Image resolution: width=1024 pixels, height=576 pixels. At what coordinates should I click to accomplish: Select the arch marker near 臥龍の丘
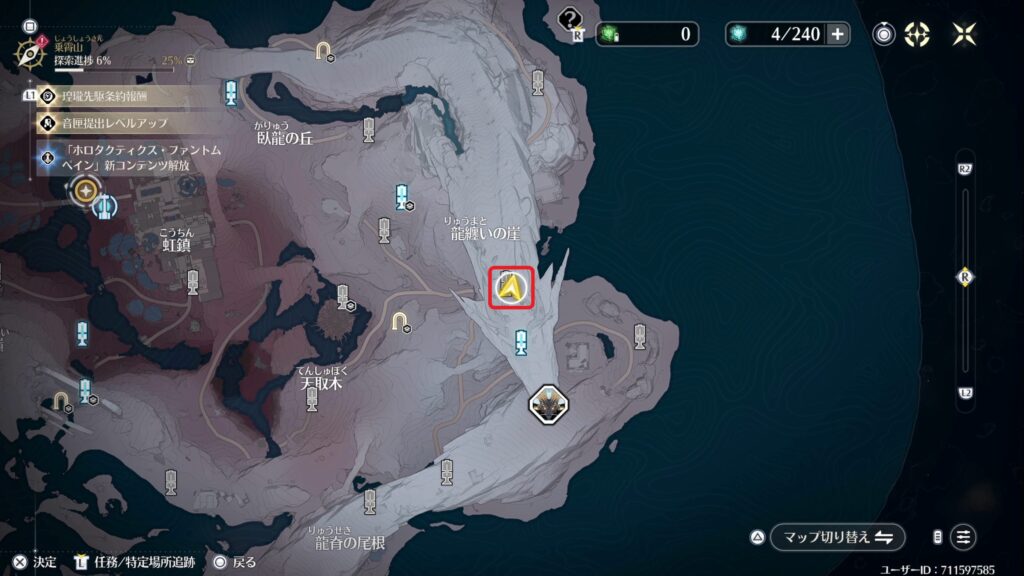coord(323,49)
